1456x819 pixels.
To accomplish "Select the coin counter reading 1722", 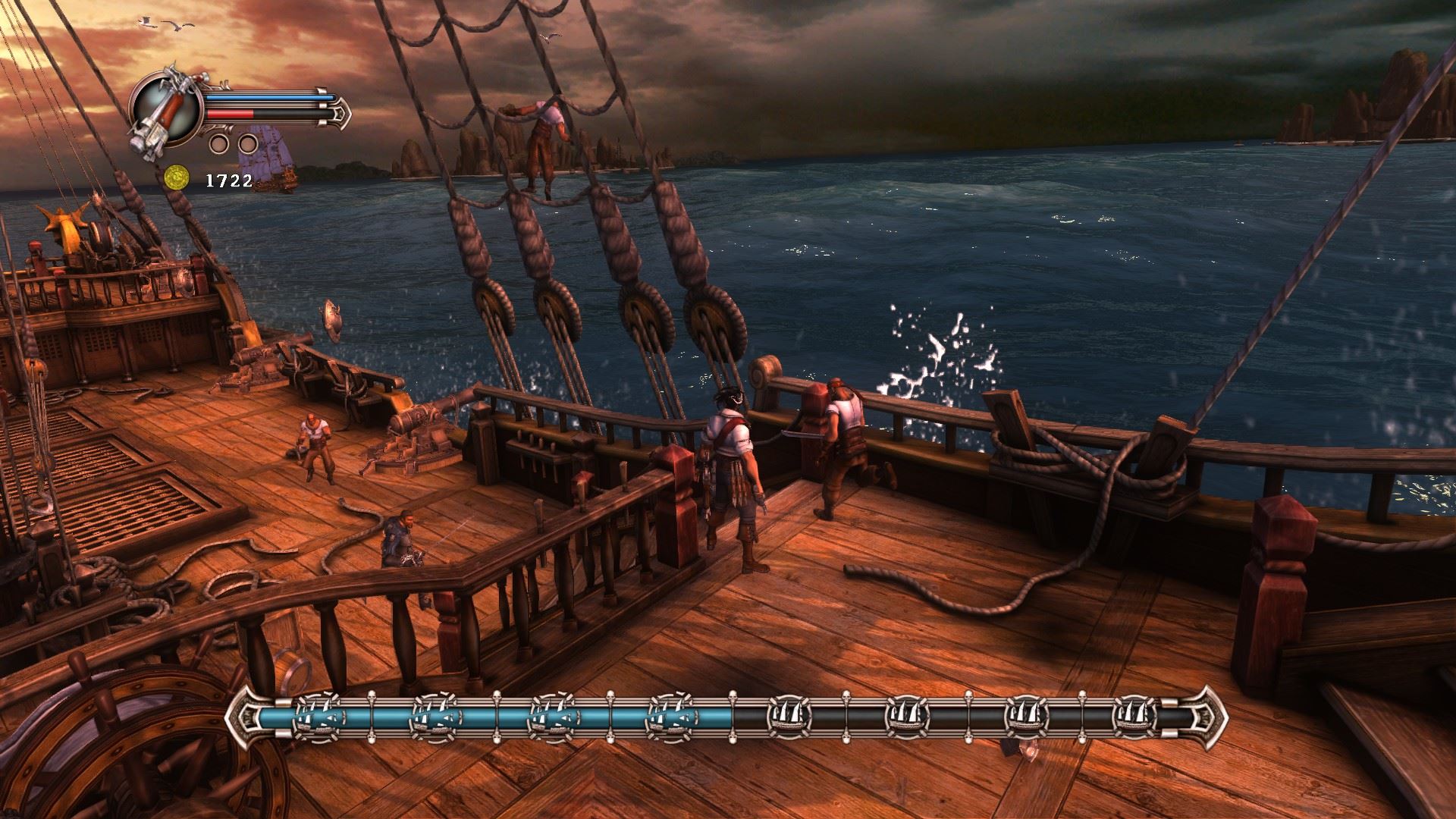I will click(229, 180).
